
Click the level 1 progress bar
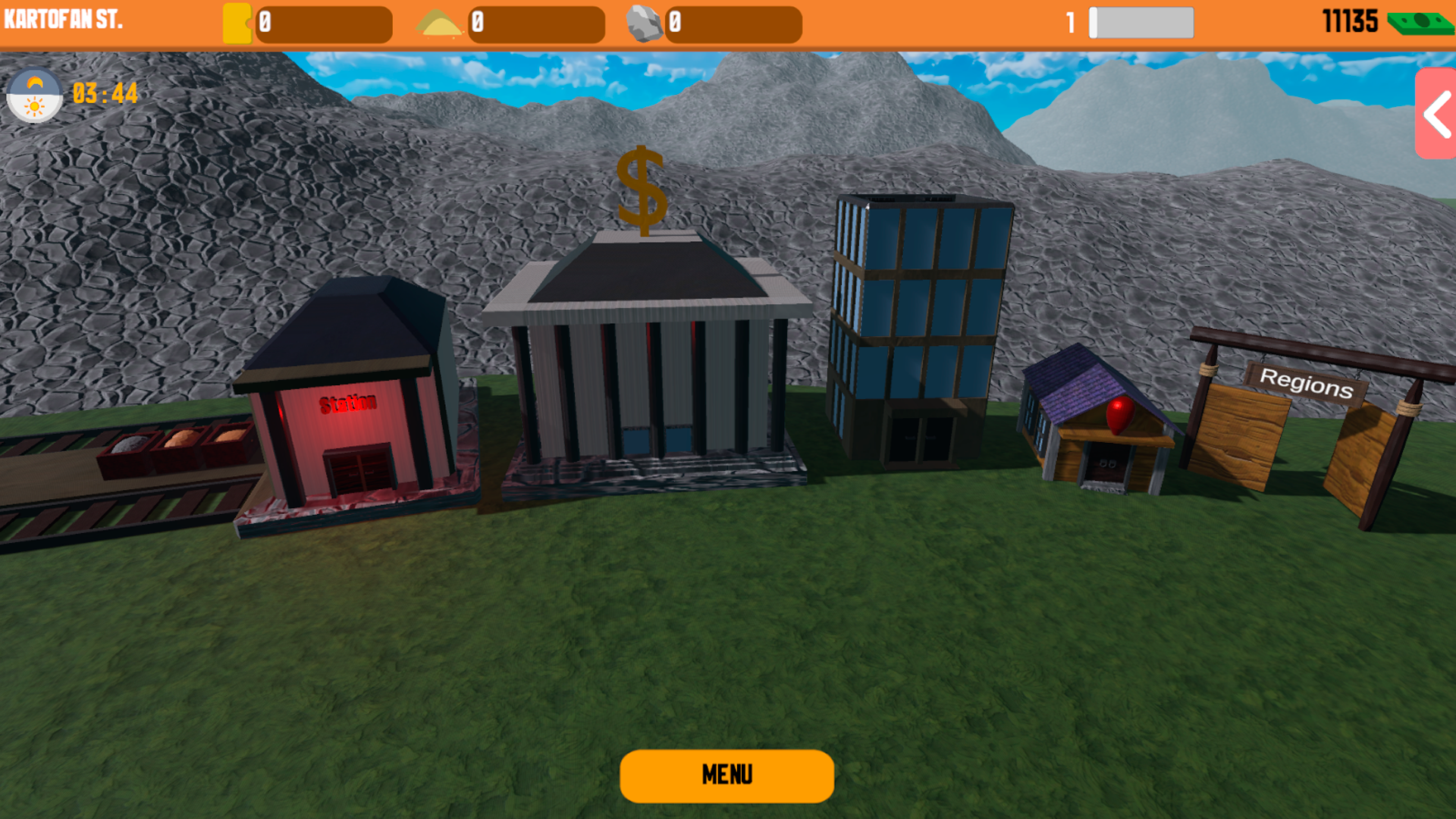[1141, 24]
